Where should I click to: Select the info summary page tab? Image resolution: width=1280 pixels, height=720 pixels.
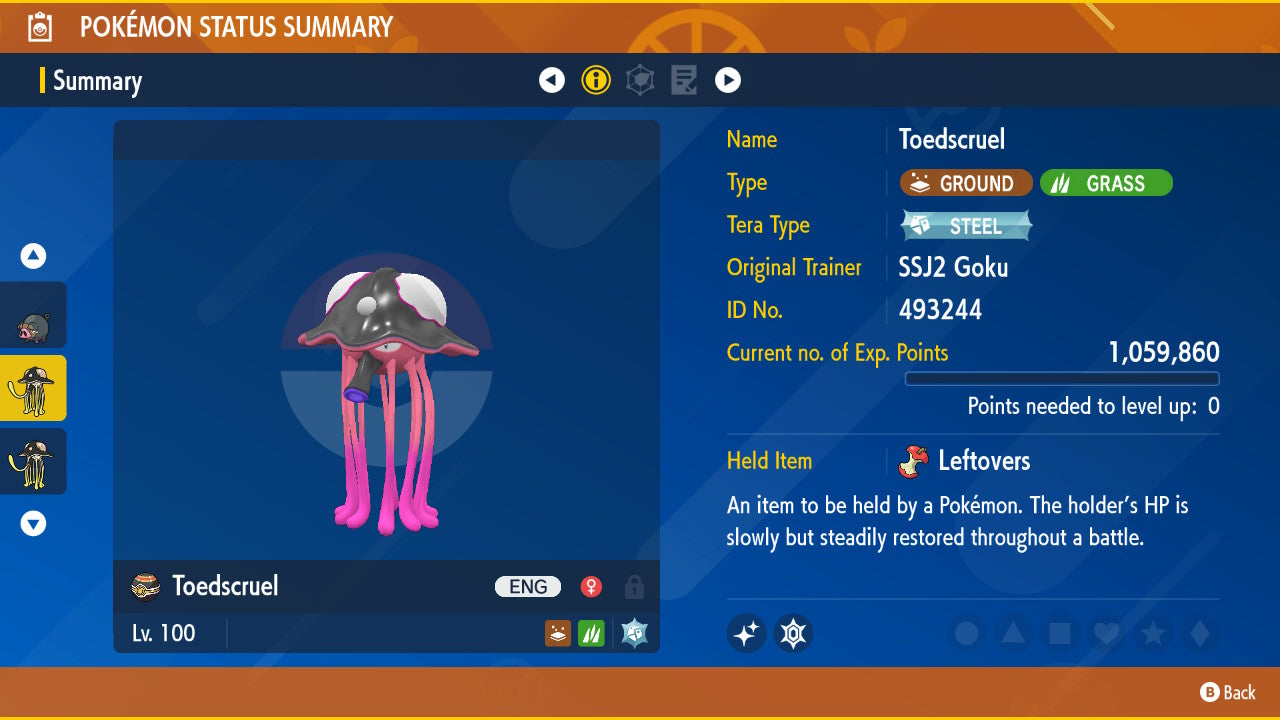coord(596,80)
